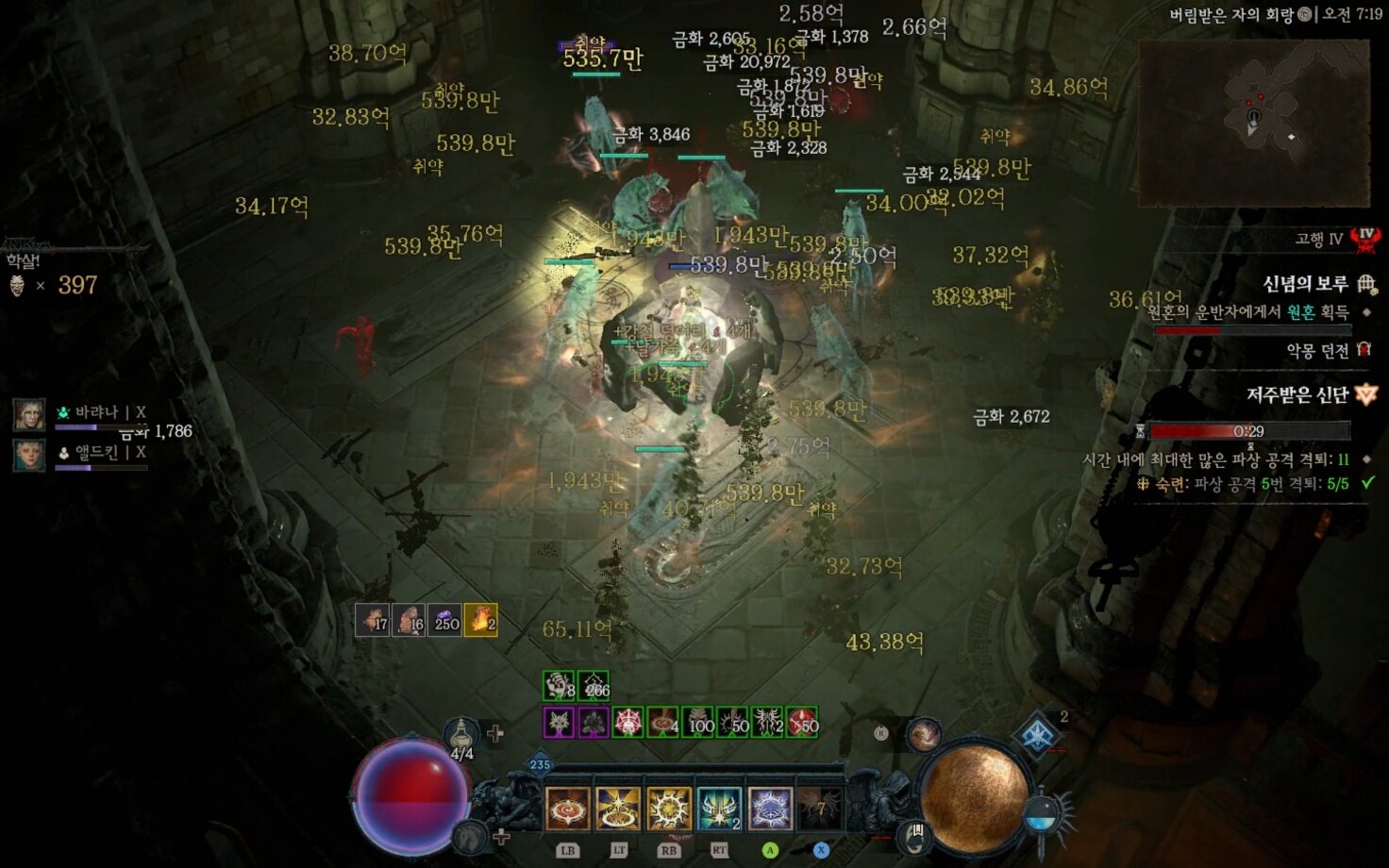
Task: Click the round swirl emblem above resource orb
Action: (x=924, y=732)
